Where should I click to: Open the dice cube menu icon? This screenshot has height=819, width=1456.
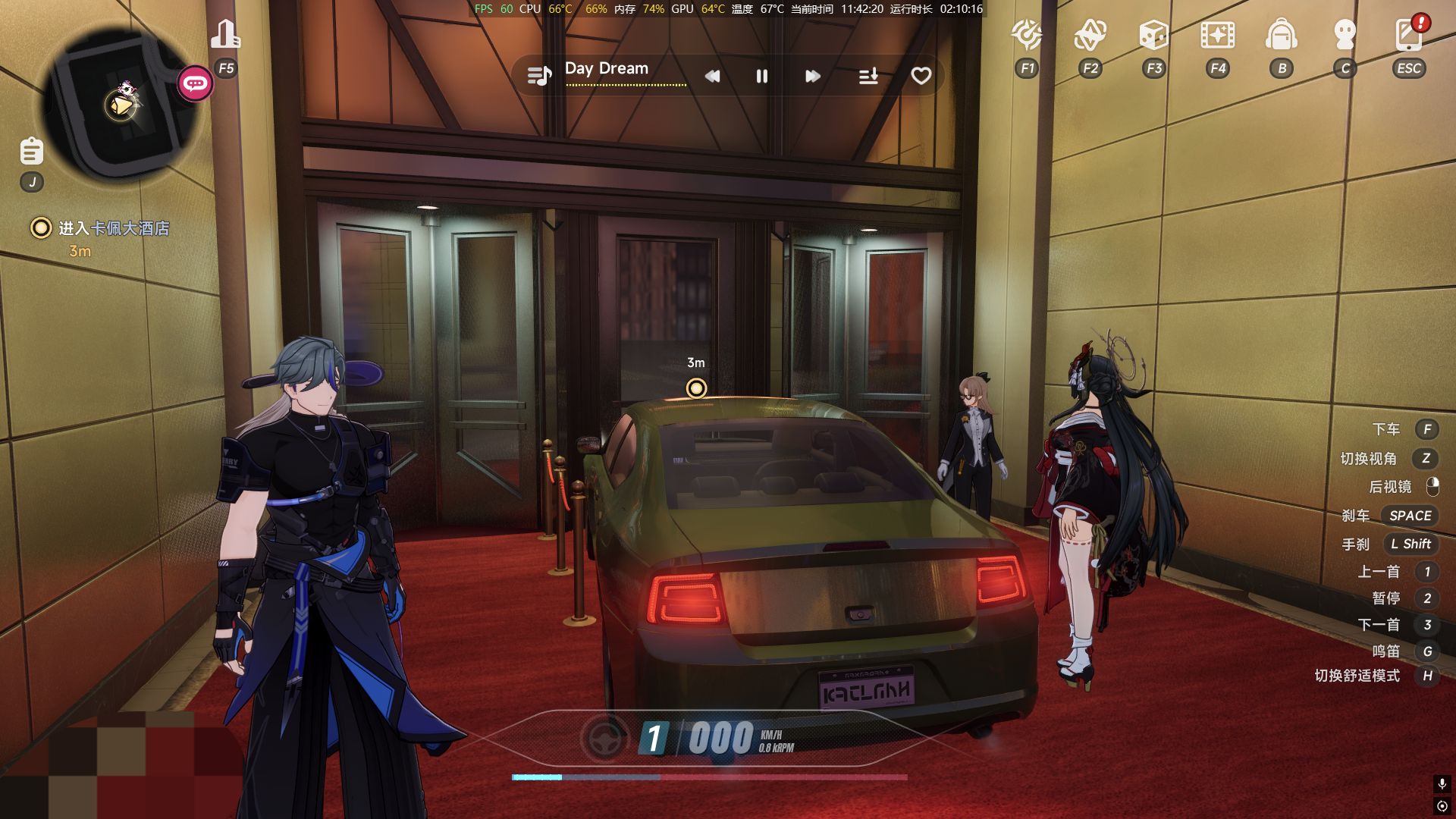pyautogui.click(x=1153, y=35)
